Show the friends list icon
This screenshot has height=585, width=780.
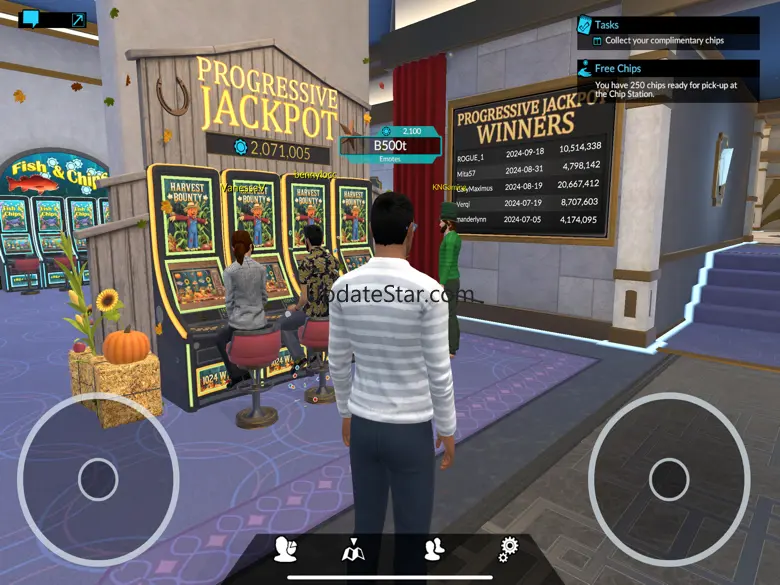coord(434,548)
